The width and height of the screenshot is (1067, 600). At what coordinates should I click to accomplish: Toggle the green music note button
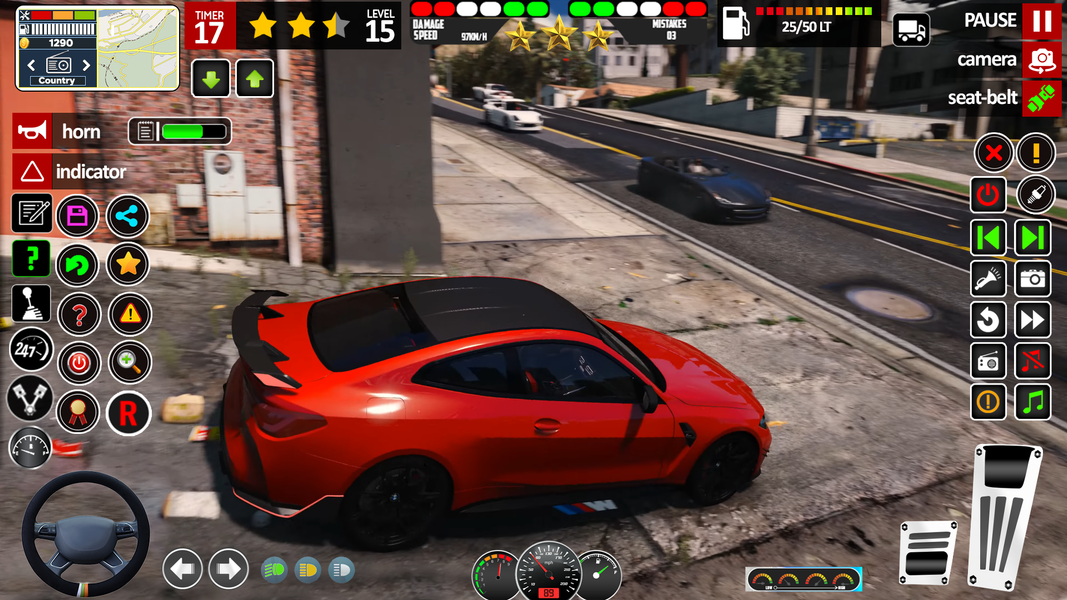1034,402
